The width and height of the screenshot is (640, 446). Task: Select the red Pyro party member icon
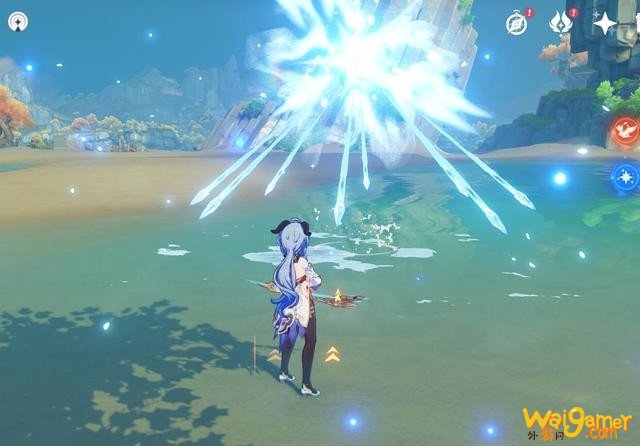coord(625,129)
